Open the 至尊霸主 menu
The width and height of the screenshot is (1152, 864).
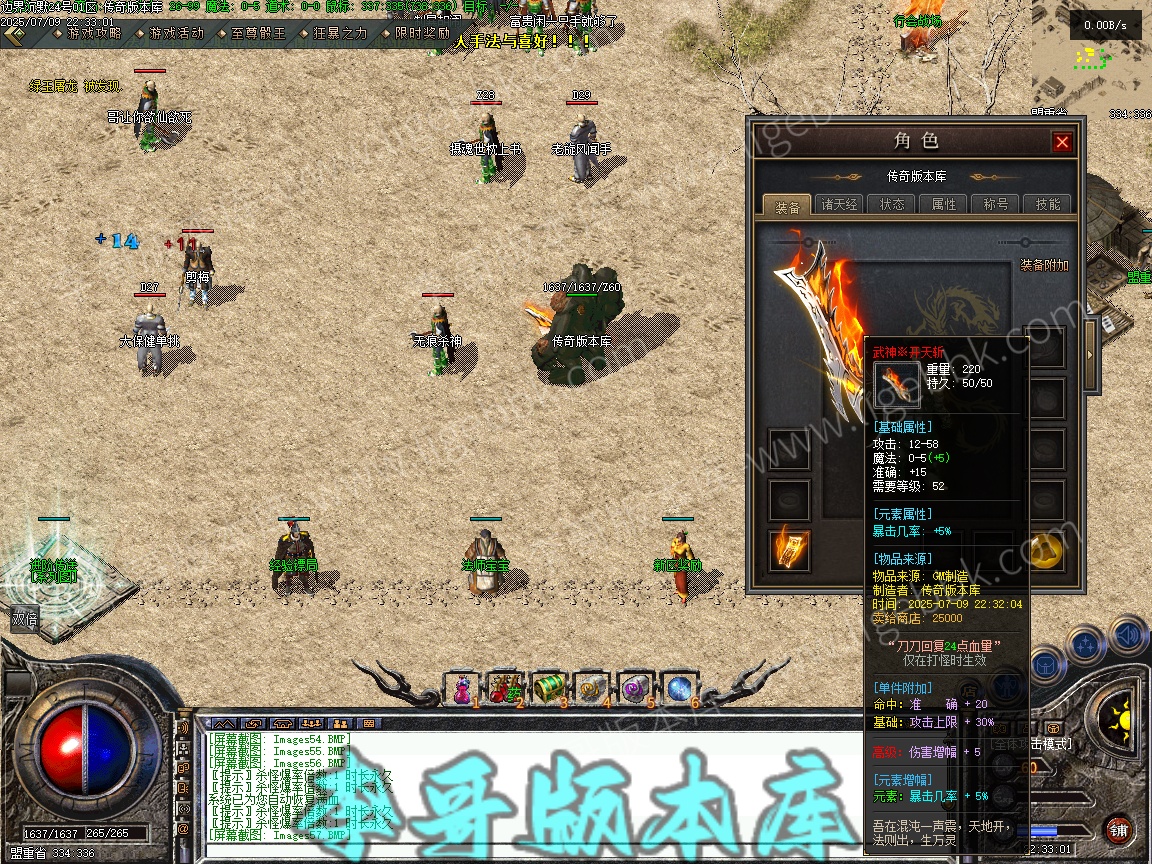tap(258, 33)
